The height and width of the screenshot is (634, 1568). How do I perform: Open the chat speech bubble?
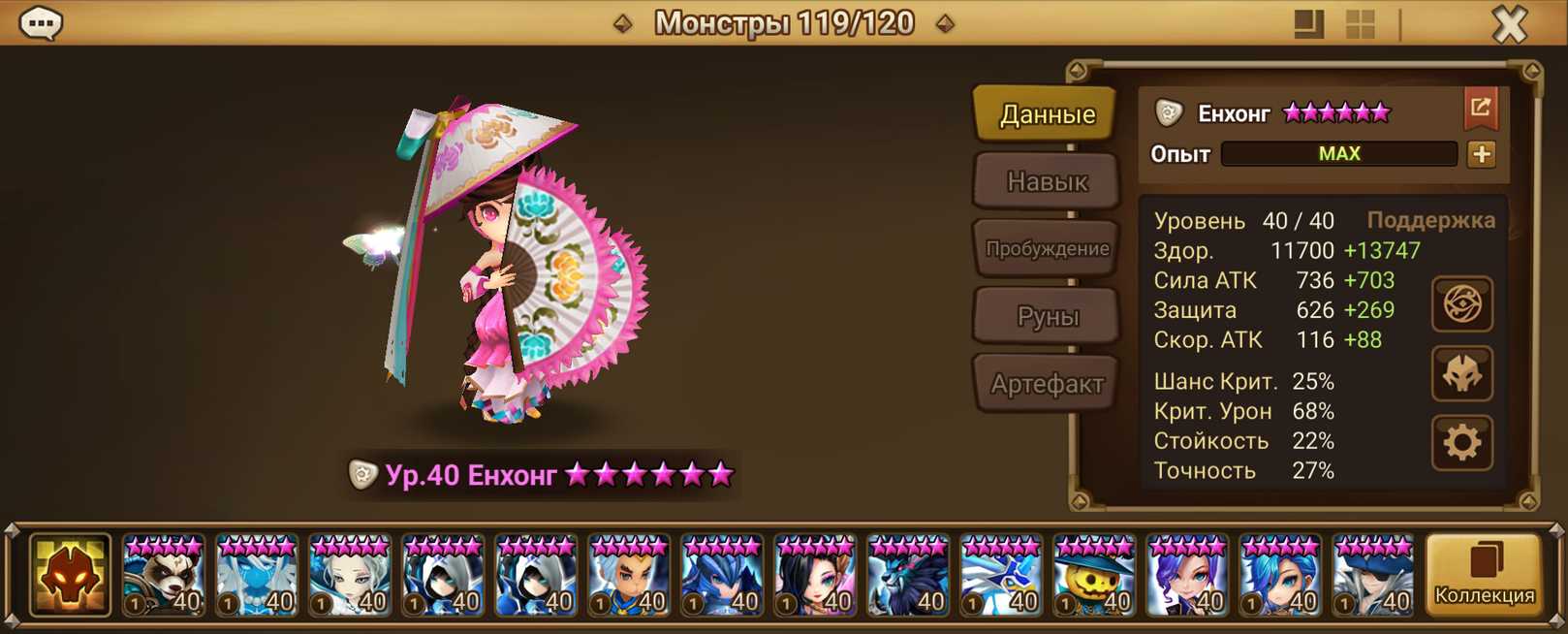pos(41,22)
